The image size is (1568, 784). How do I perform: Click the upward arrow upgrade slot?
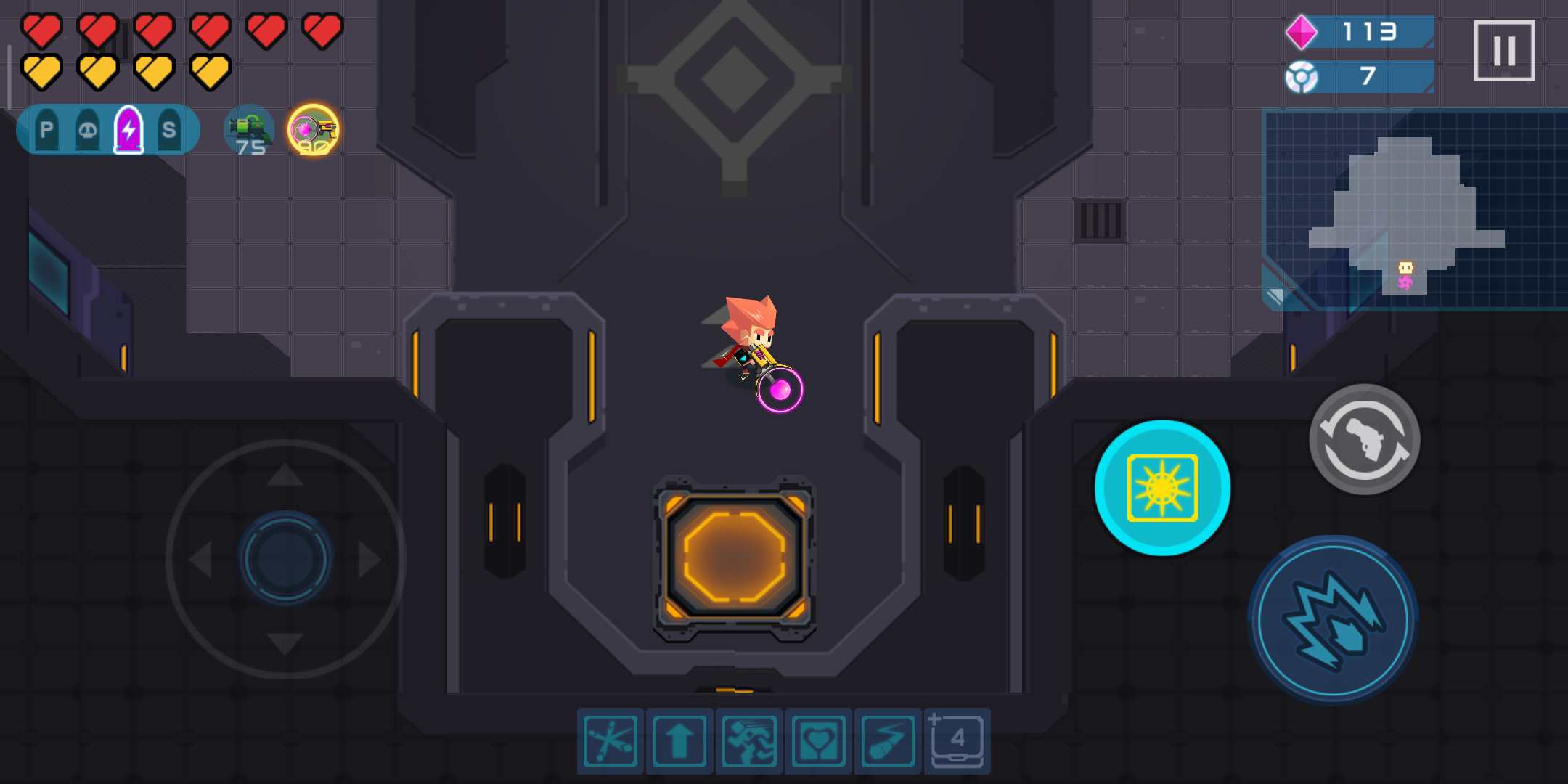coord(679,739)
